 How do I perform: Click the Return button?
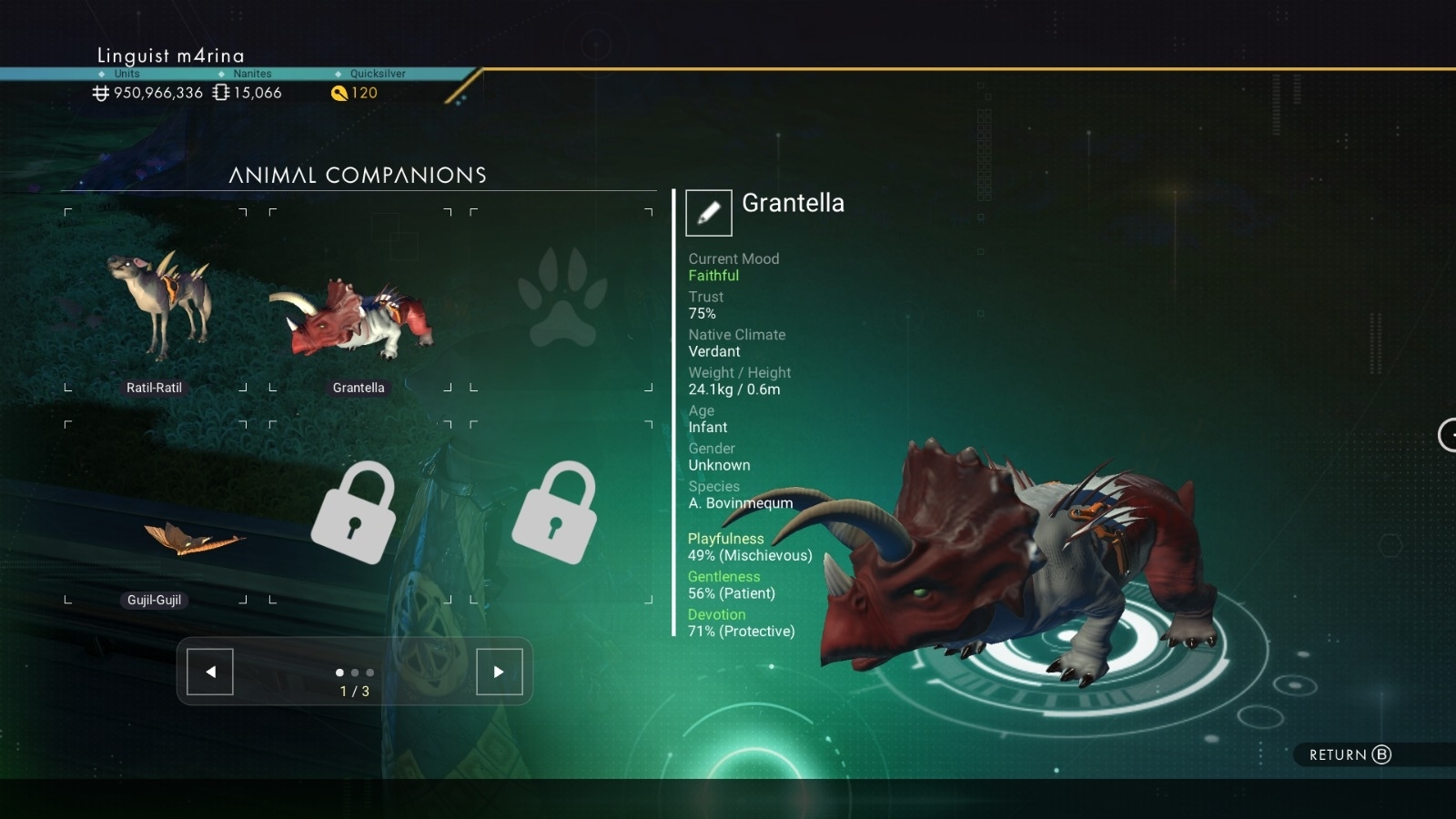point(1350,754)
